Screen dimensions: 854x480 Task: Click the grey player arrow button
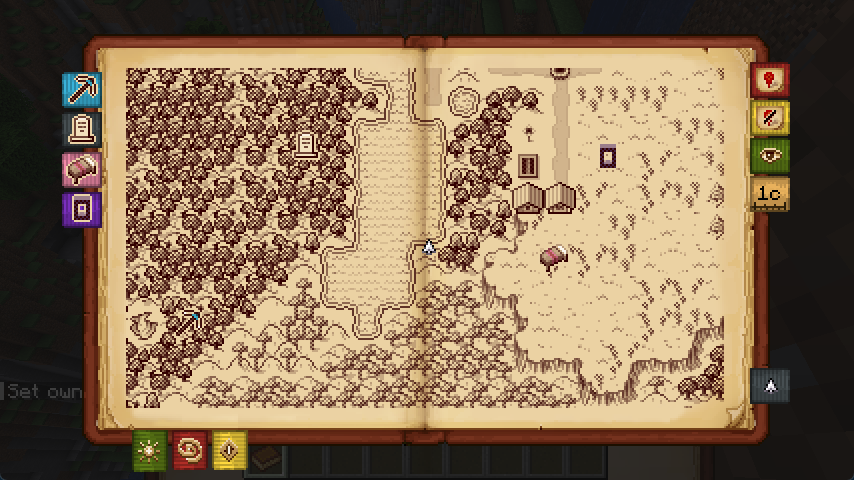769,385
